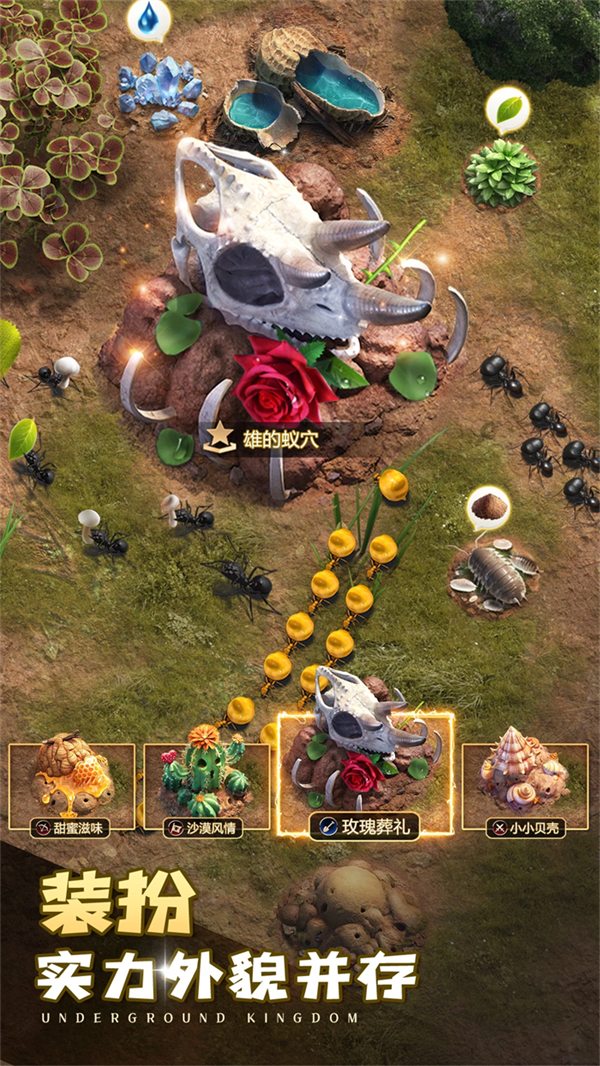Collect the water droplet resource bubble
Screen dimensions: 600x1066
[x=149, y=19]
